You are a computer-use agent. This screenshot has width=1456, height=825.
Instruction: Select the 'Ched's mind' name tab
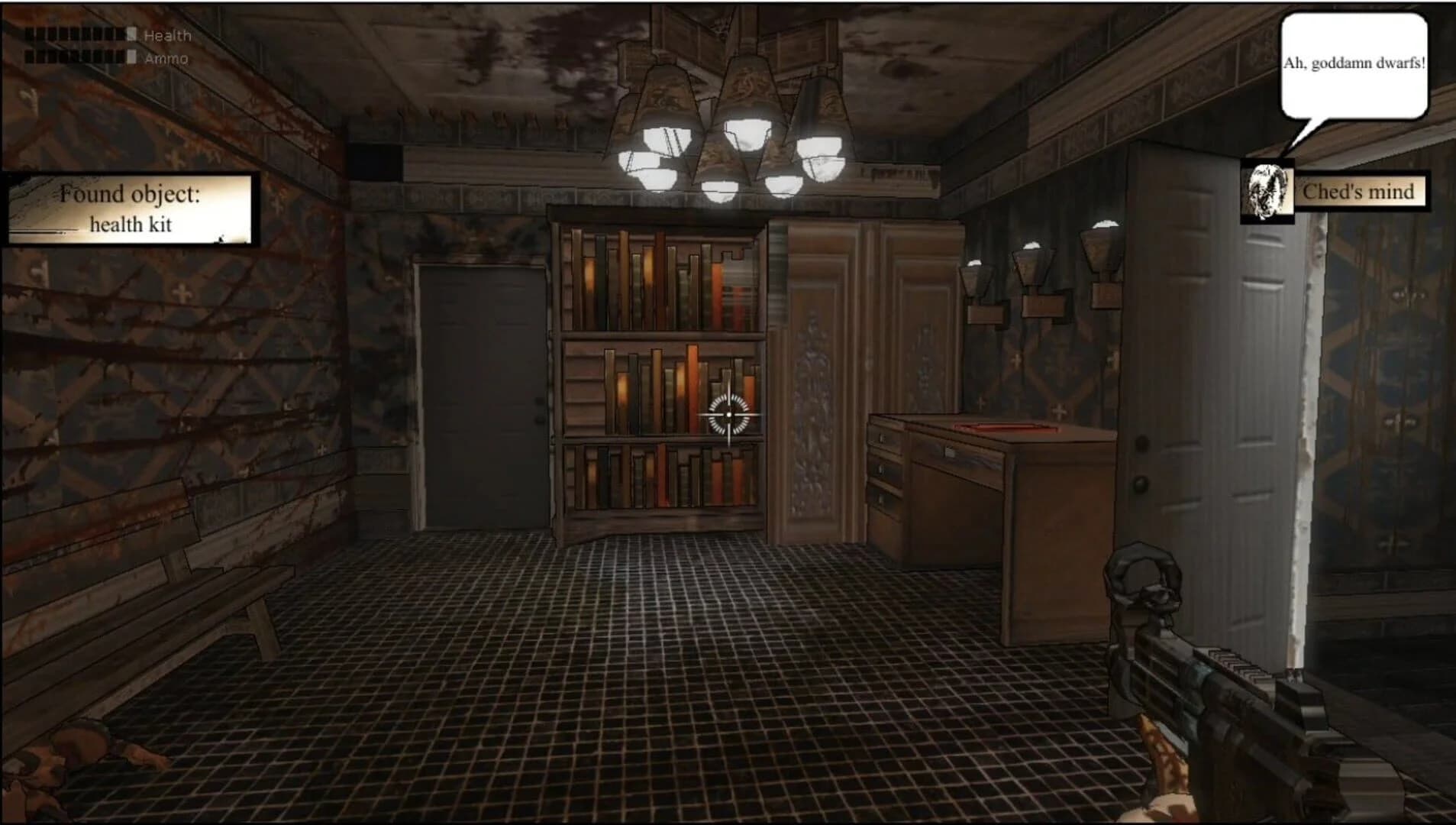pos(1363,192)
